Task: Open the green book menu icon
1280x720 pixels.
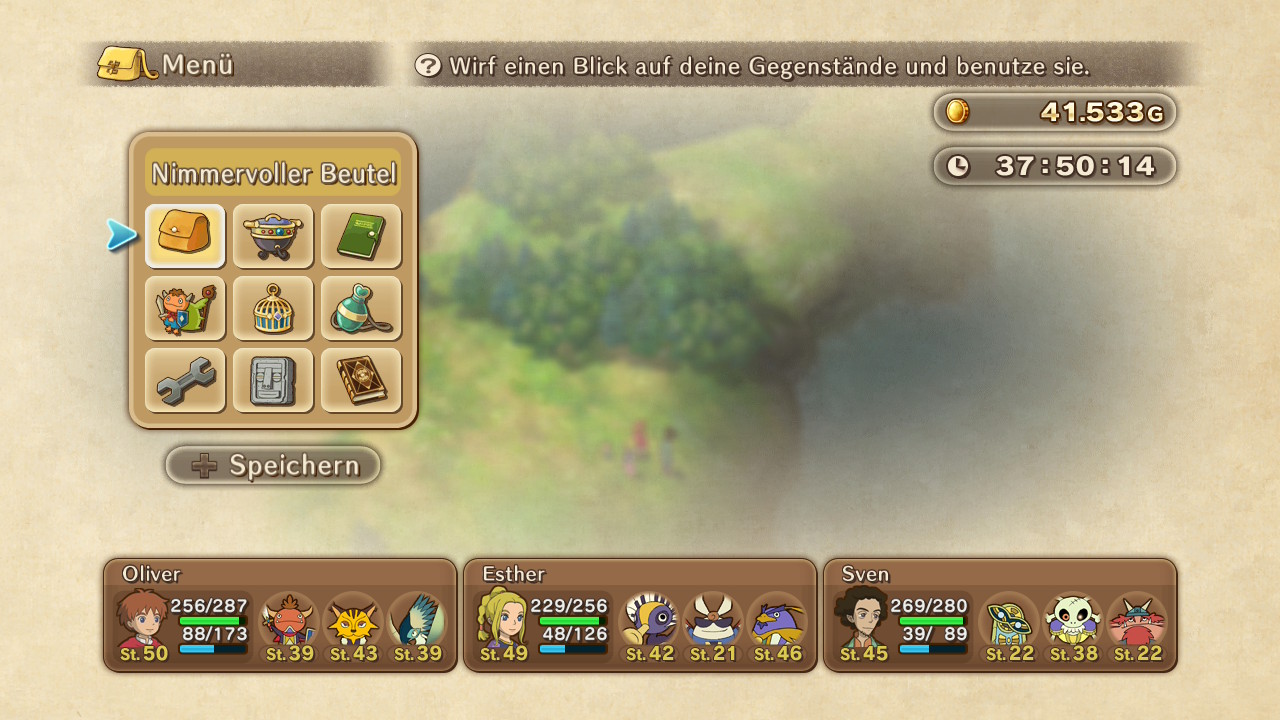Action: click(x=361, y=236)
